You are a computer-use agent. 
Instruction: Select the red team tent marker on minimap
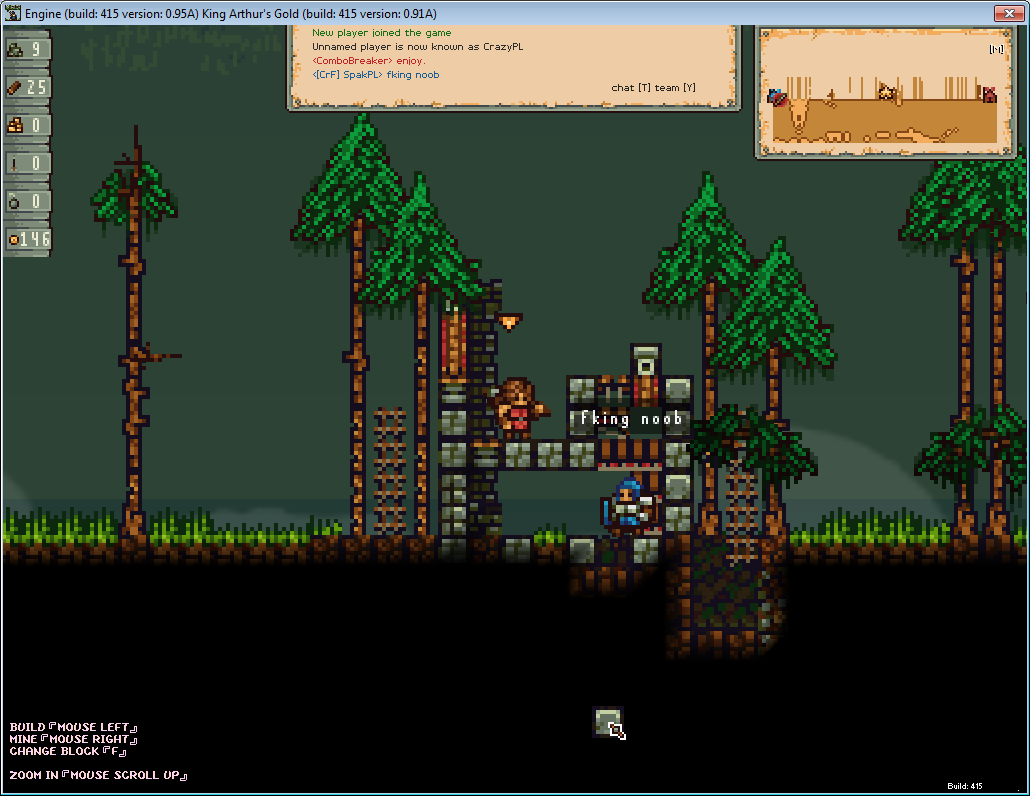[x=989, y=95]
